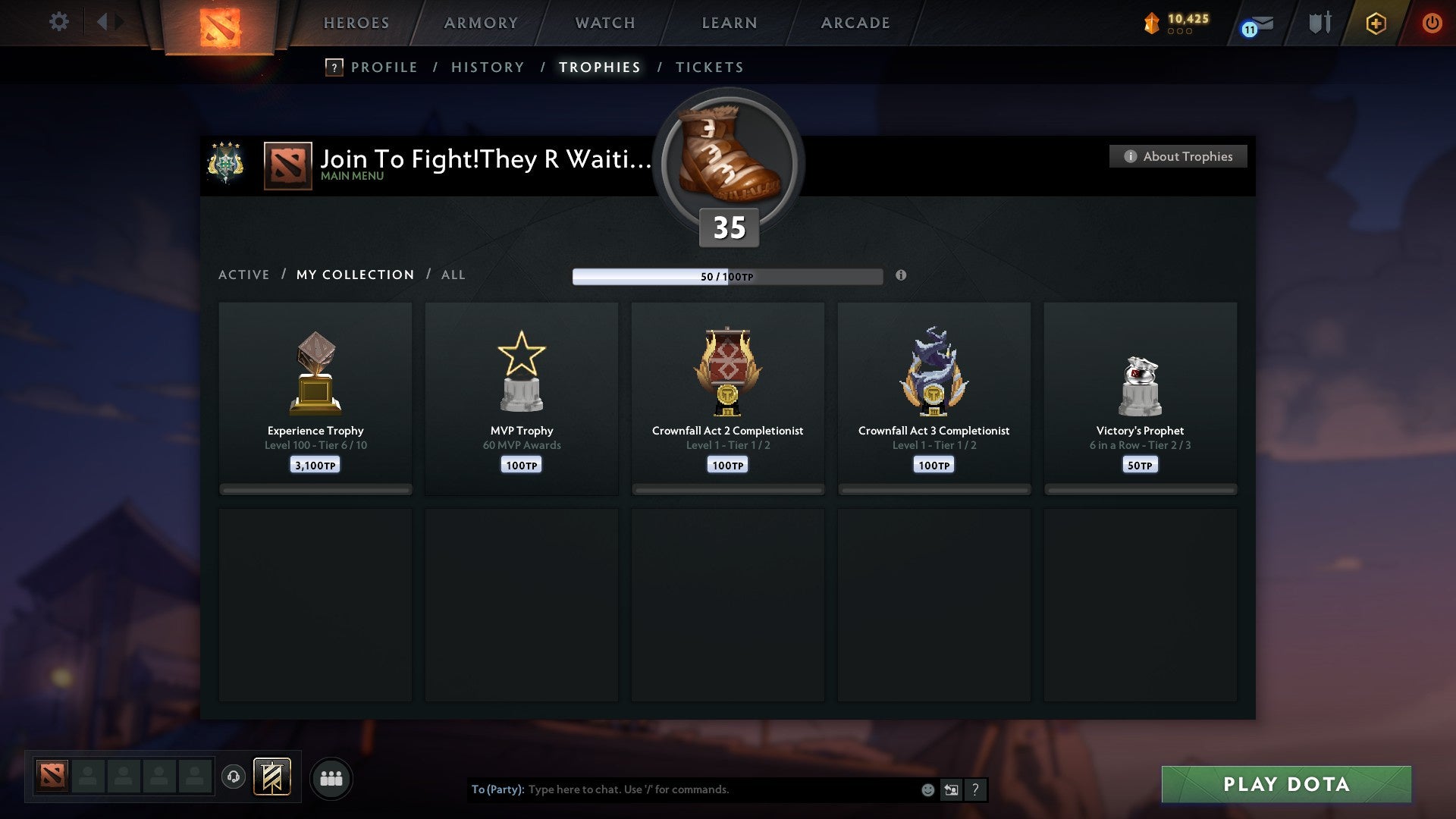The height and width of the screenshot is (819, 1456).
Task: Open the ACTIVE trophy filter
Action: pyautogui.click(x=244, y=275)
